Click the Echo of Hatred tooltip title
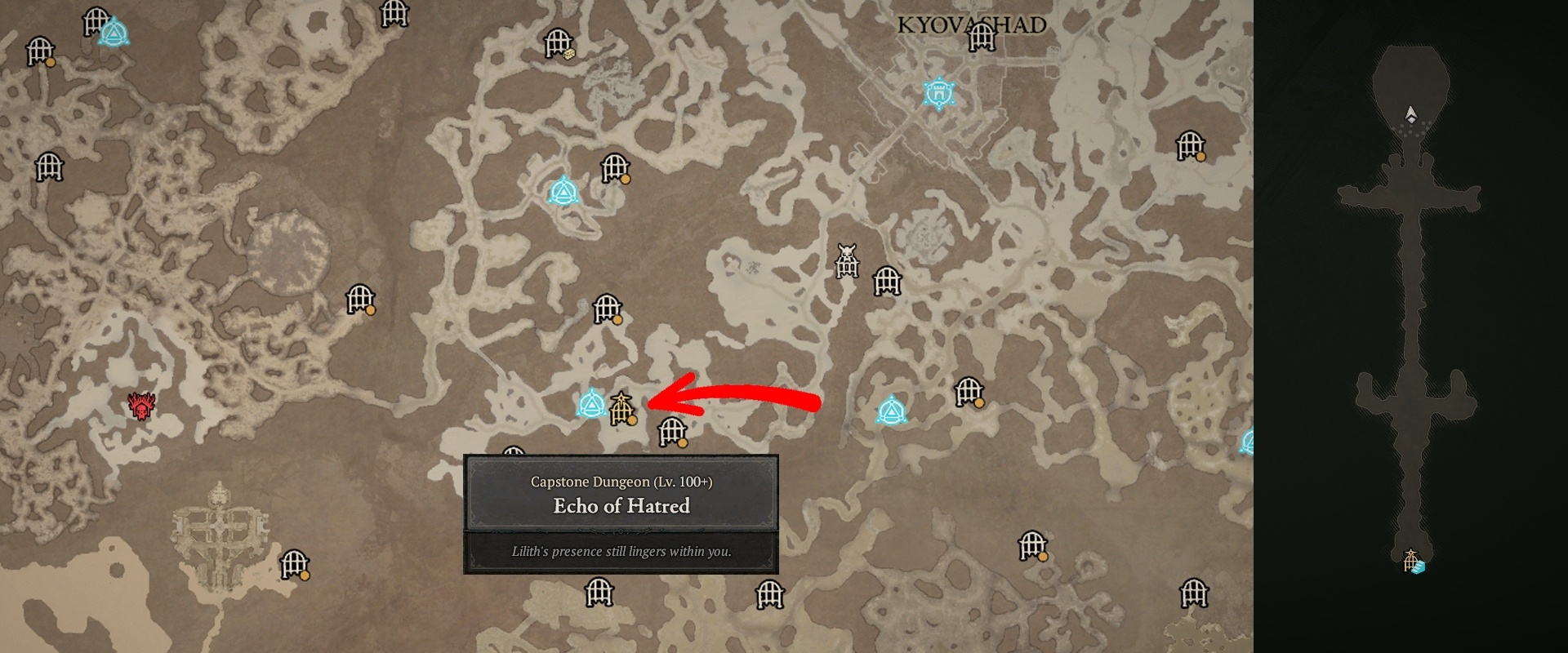Image resolution: width=1568 pixels, height=653 pixels. pyautogui.click(x=622, y=506)
